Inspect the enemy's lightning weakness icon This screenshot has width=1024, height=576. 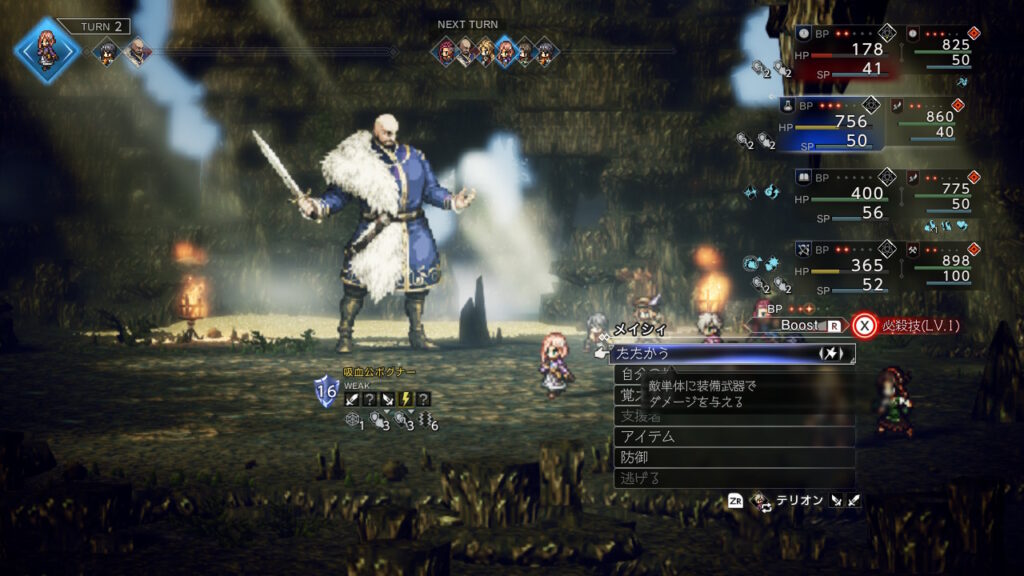click(406, 398)
